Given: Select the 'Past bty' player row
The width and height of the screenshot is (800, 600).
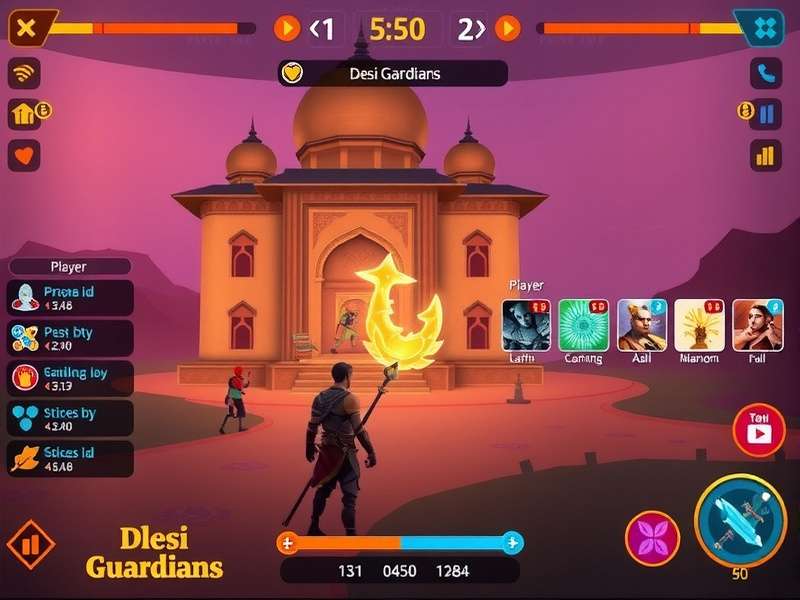Looking at the screenshot, I should point(70,338).
